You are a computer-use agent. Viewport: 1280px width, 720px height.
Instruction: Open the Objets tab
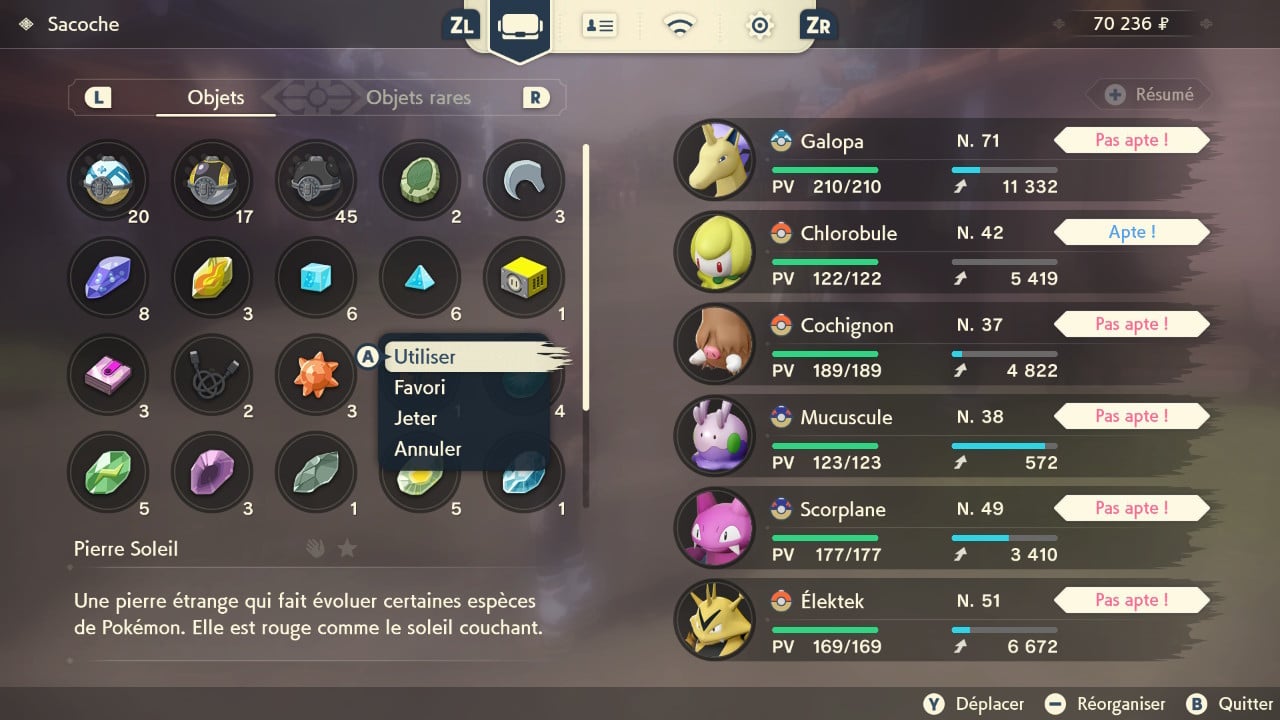point(216,98)
